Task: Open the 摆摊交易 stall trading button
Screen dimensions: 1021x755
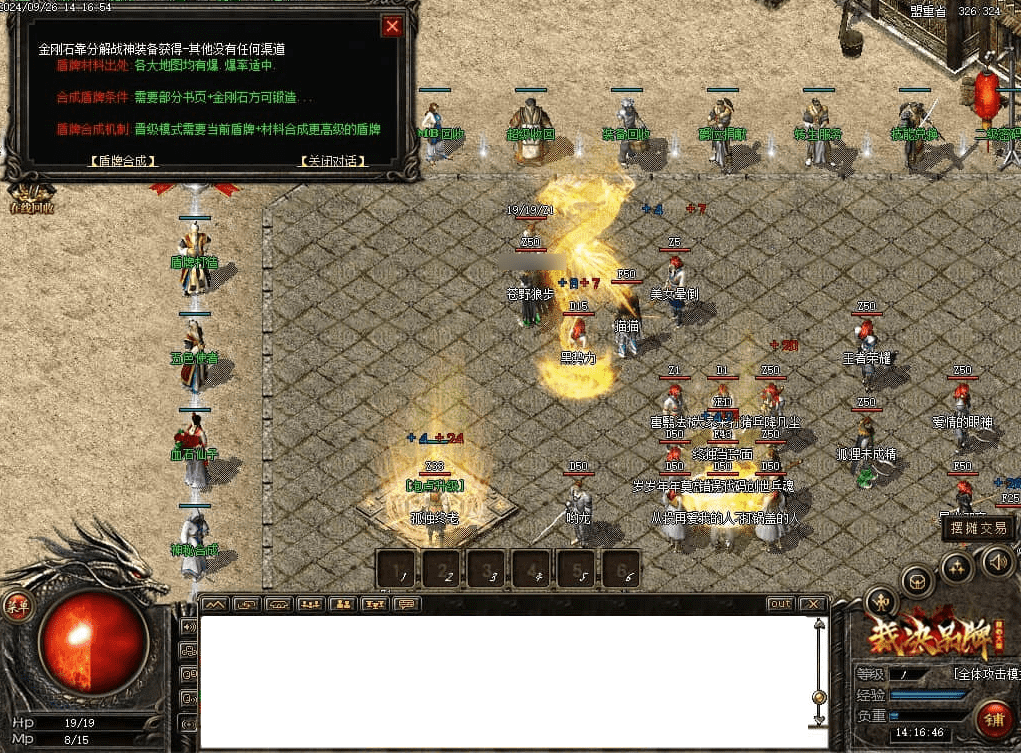Action: (977, 528)
